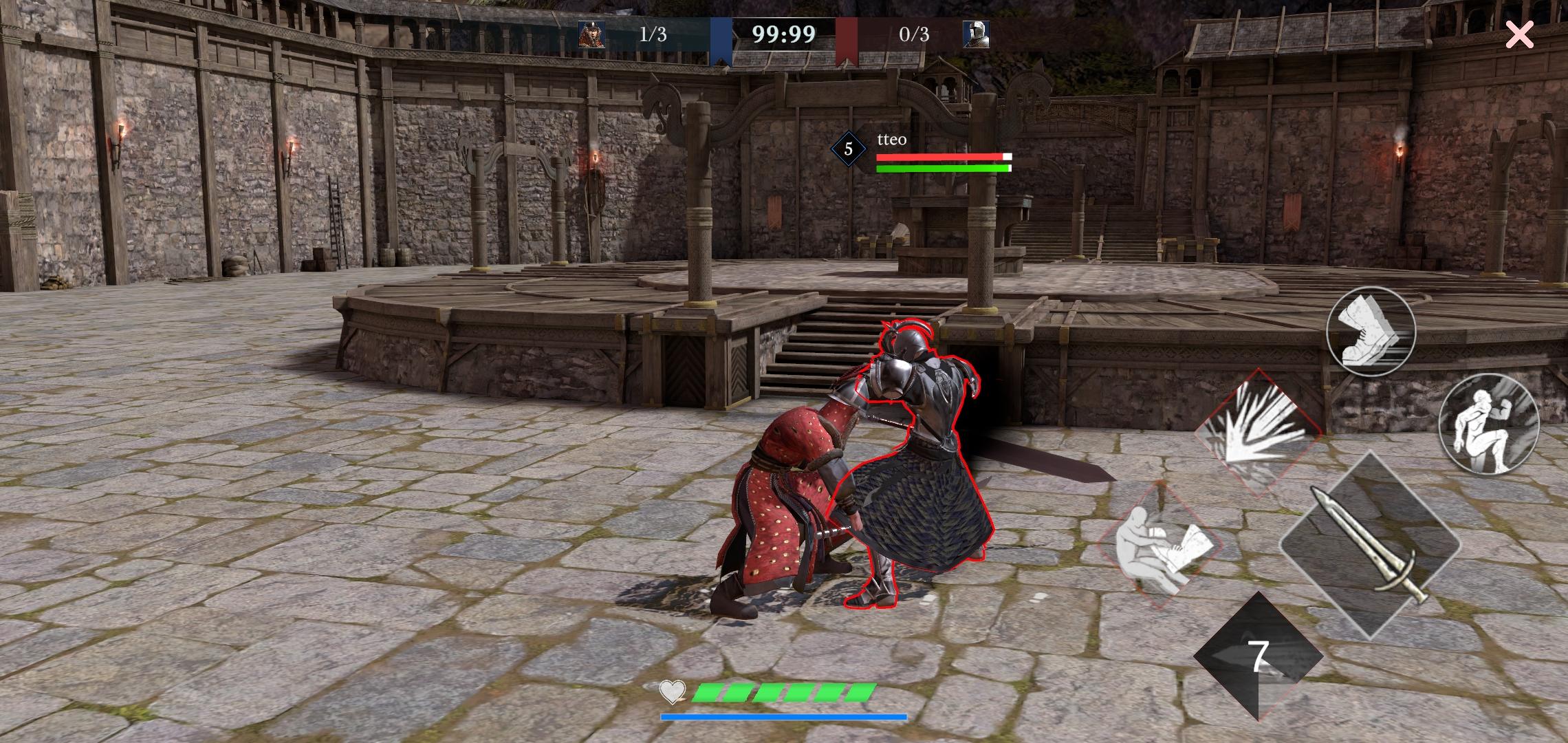
Task: Tap the enemy red health bar
Action: pos(945,156)
